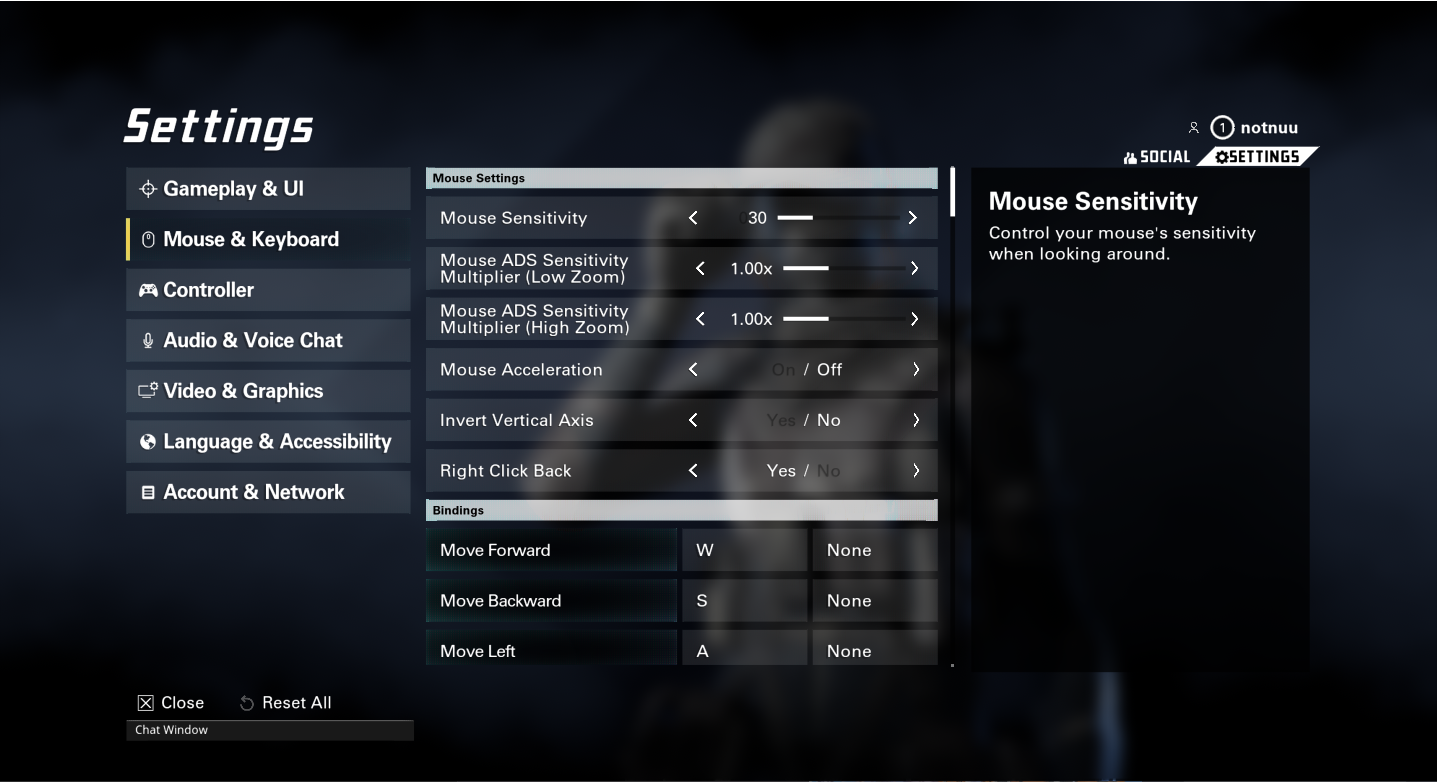1437x782 pixels.
Task: Click the player profile icon next to notnuu
Action: pyautogui.click(x=1194, y=127)
